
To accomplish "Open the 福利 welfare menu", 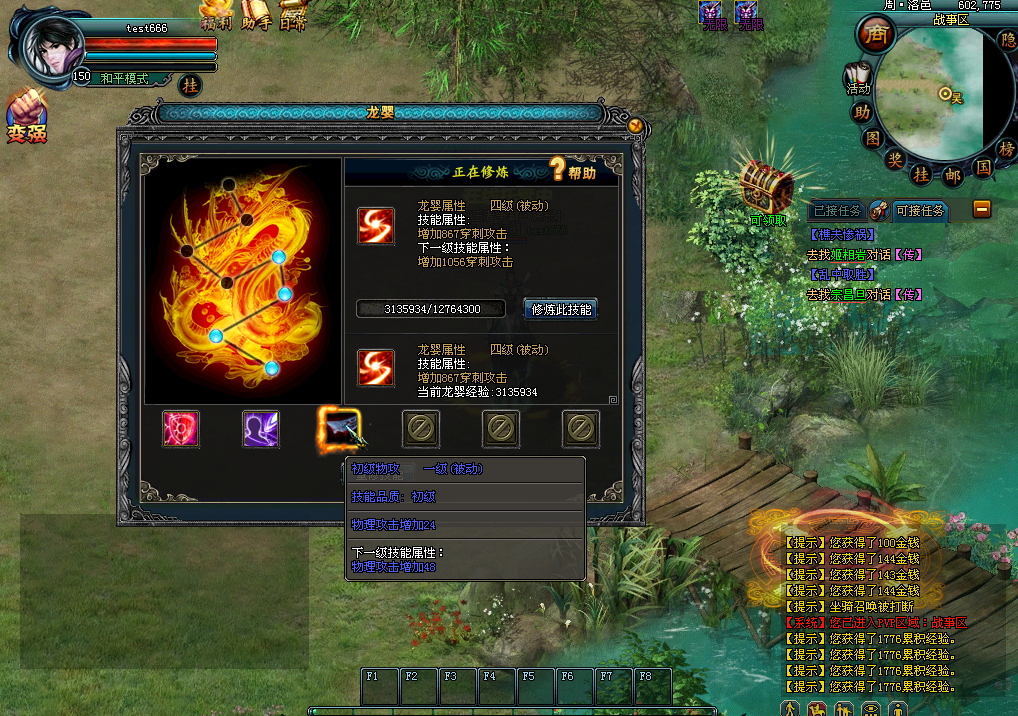I will (217, 15).
